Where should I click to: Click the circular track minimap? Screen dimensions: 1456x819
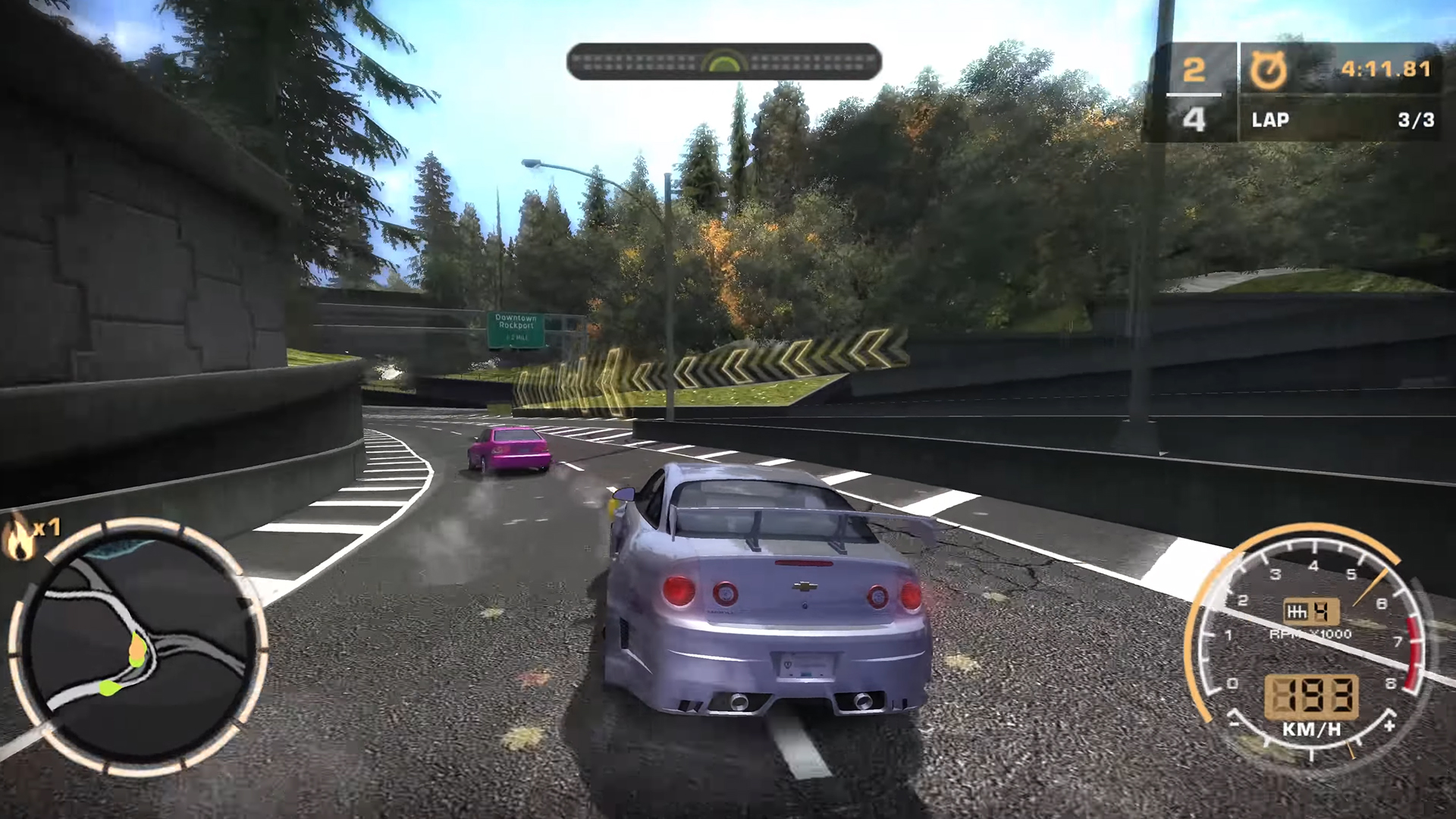point(139,647)
